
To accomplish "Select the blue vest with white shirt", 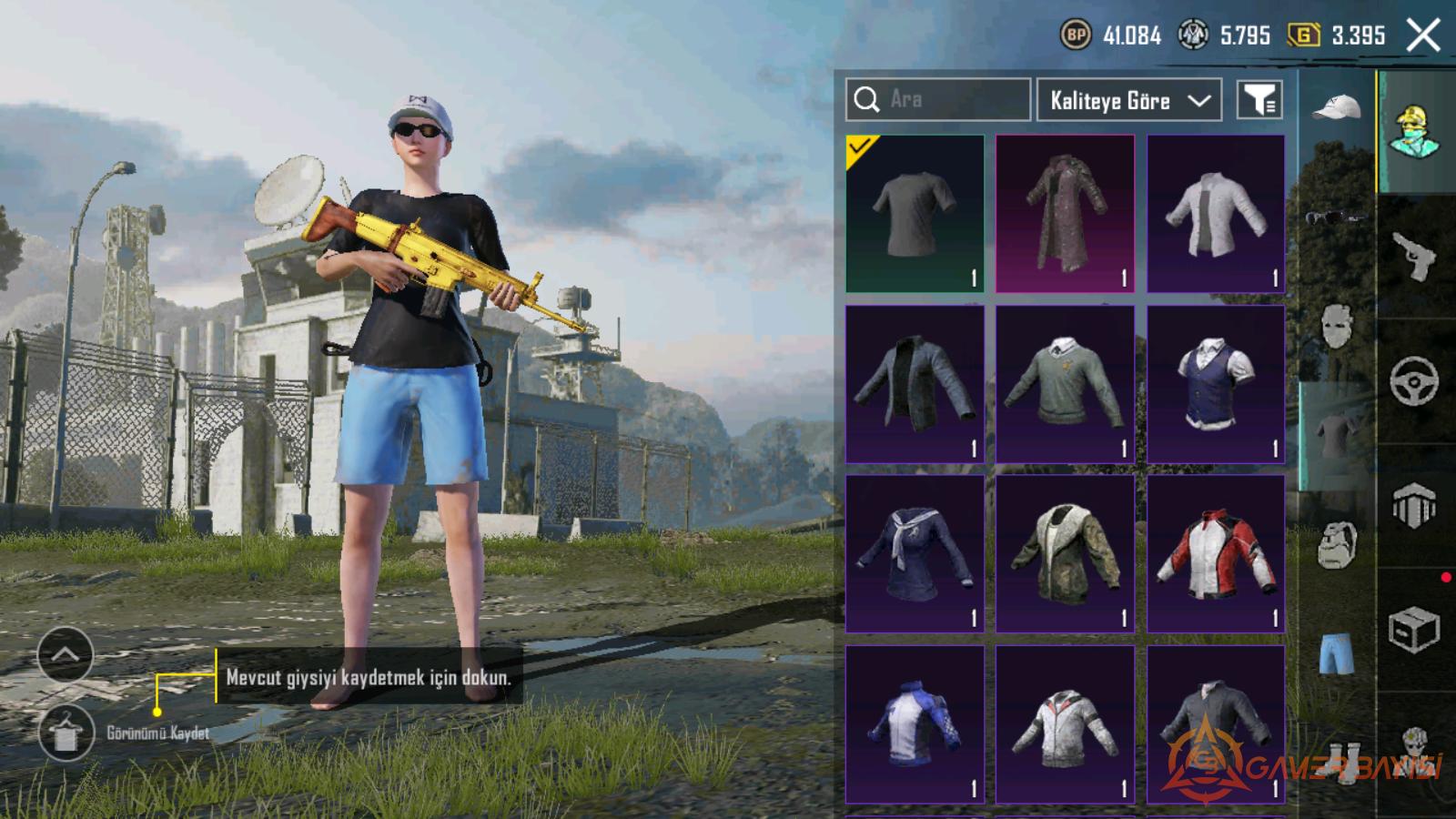I will tap(1216, 384).
